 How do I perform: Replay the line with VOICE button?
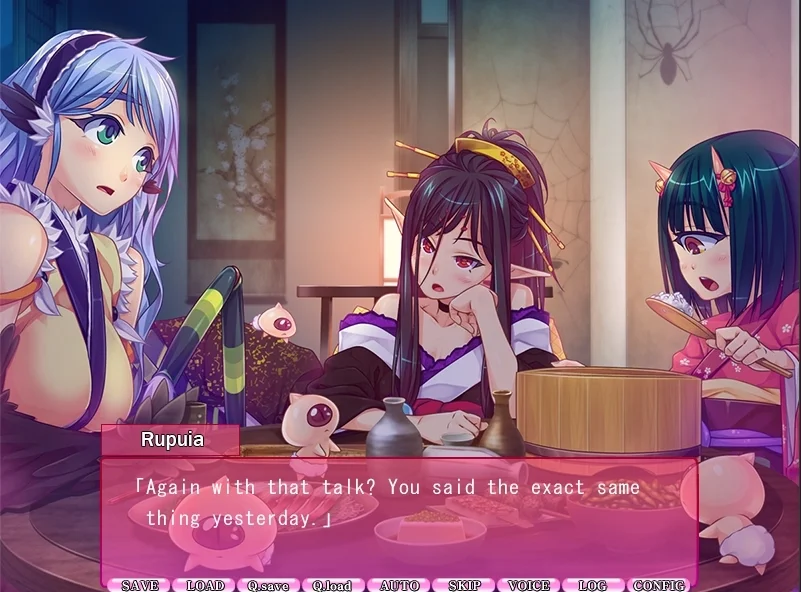pos(529,585)
